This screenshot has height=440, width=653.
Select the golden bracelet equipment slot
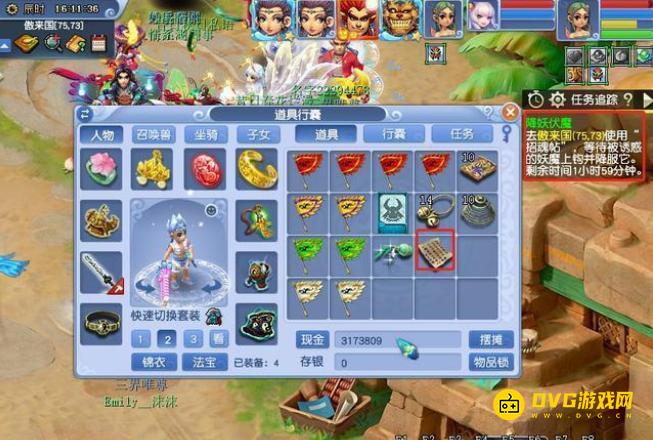(x=256, y=168)
